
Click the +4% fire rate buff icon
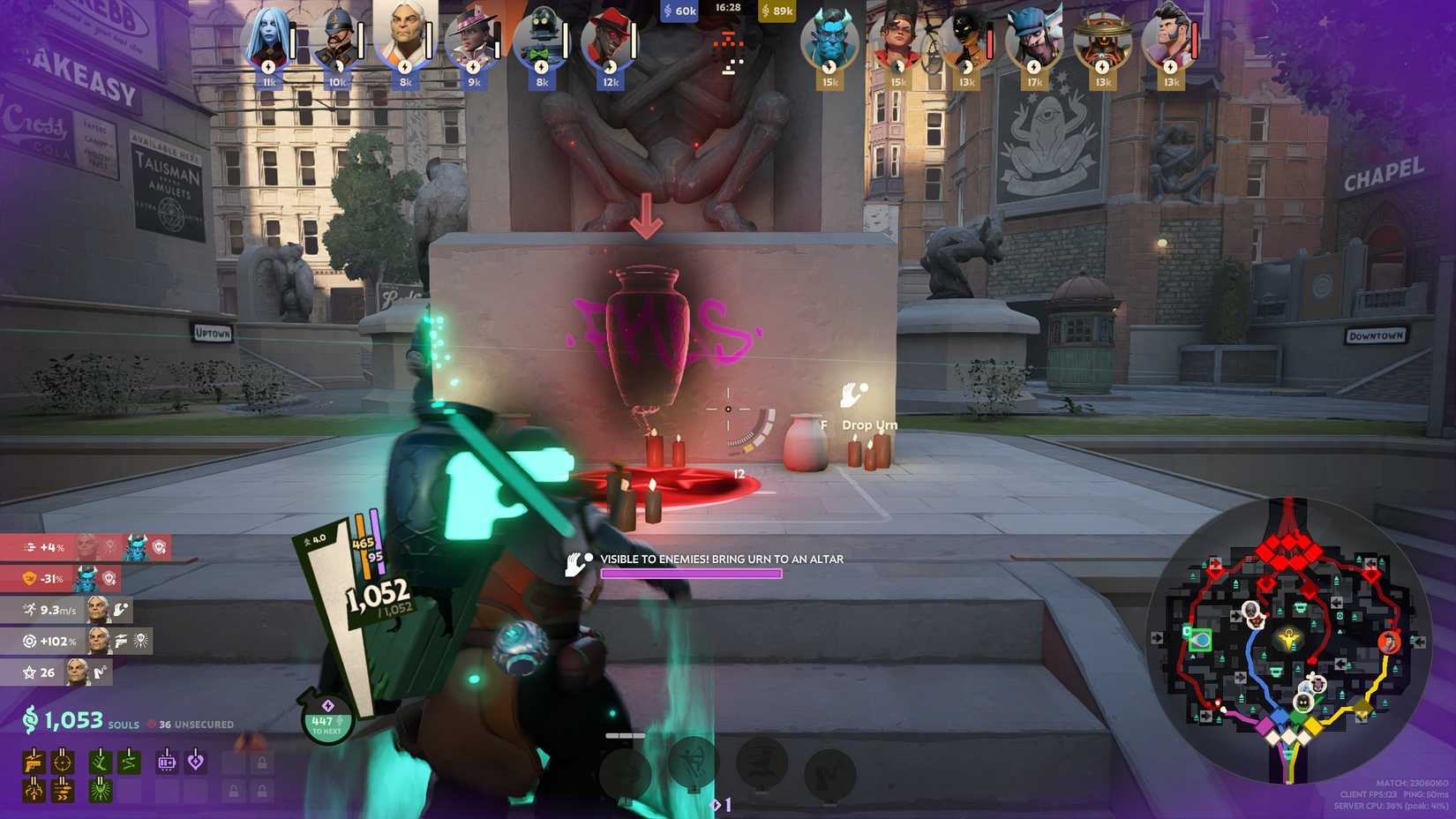click(31, 546)
